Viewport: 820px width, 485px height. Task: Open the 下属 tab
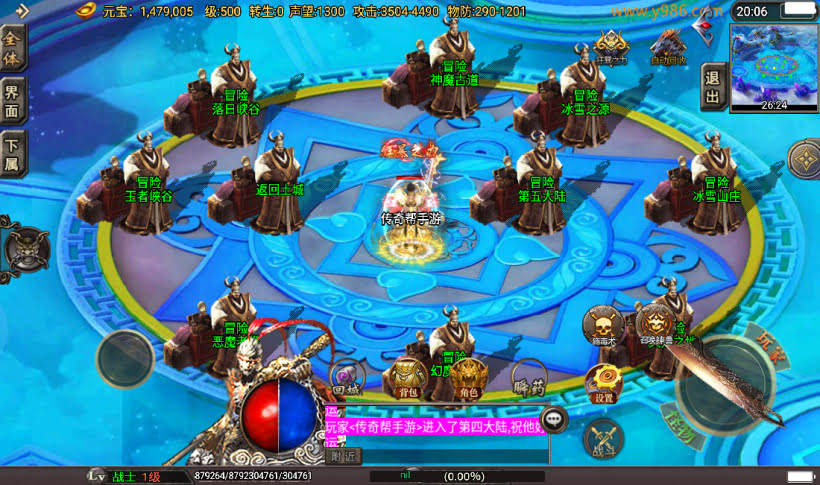coord(12,154)
